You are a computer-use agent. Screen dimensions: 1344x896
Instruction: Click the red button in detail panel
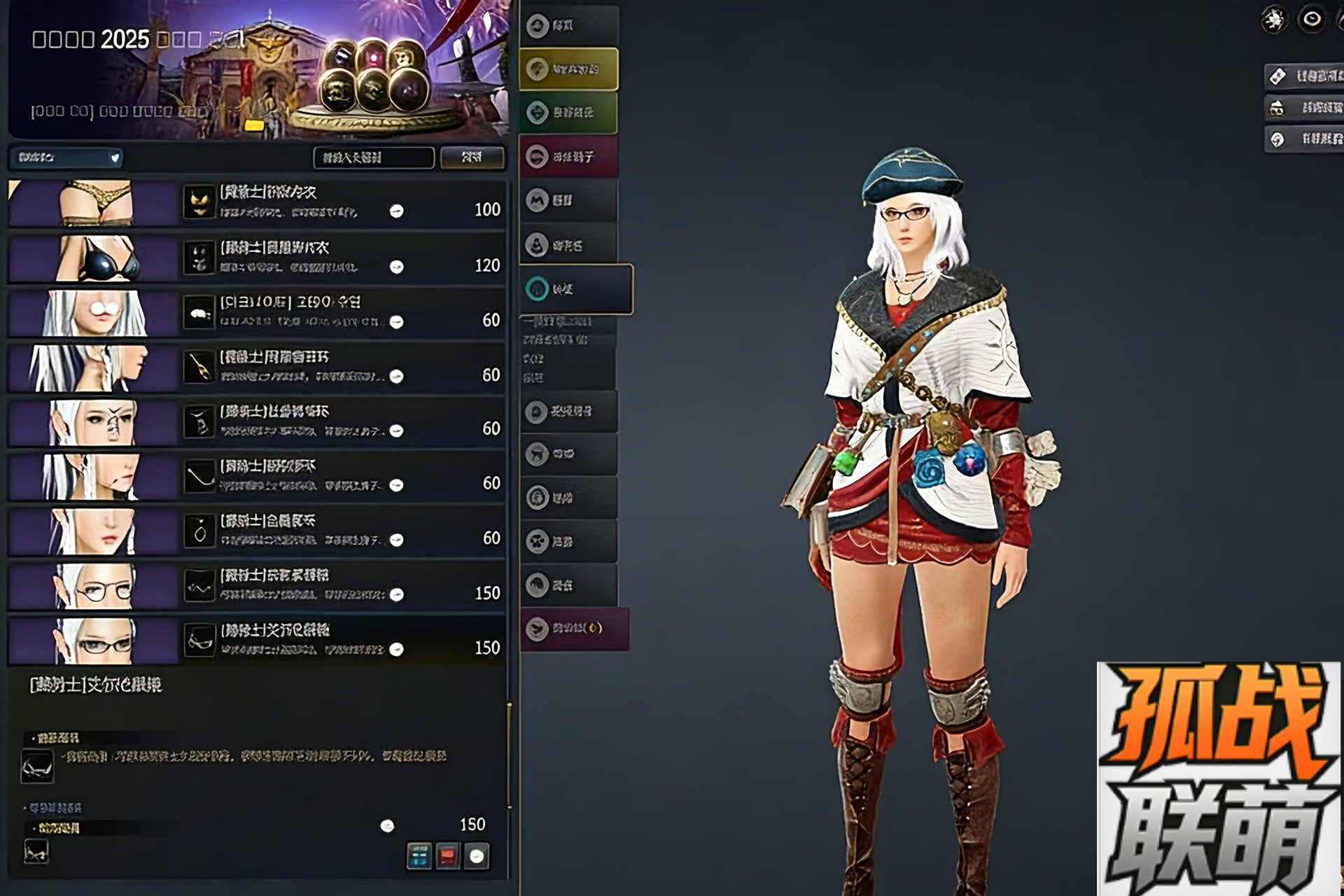coord(448,855)
